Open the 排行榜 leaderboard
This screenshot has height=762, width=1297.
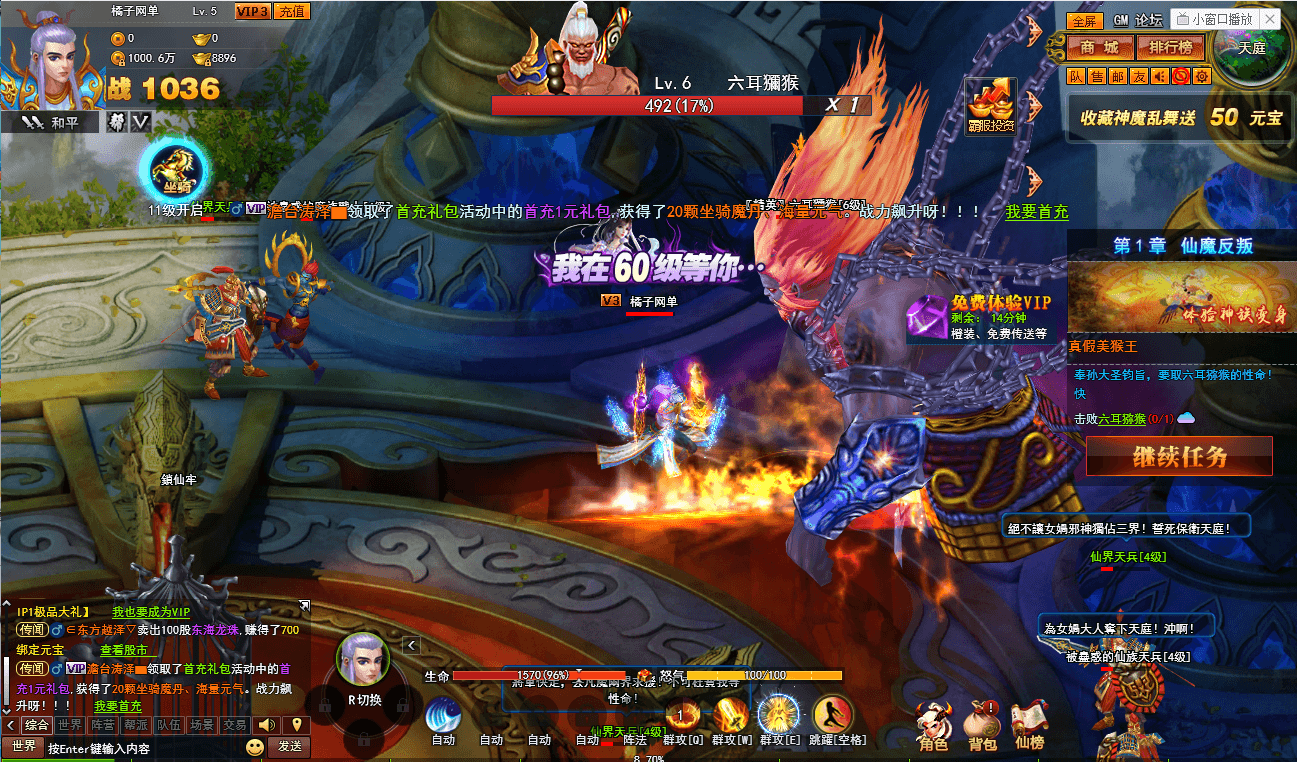[1169, 47]
